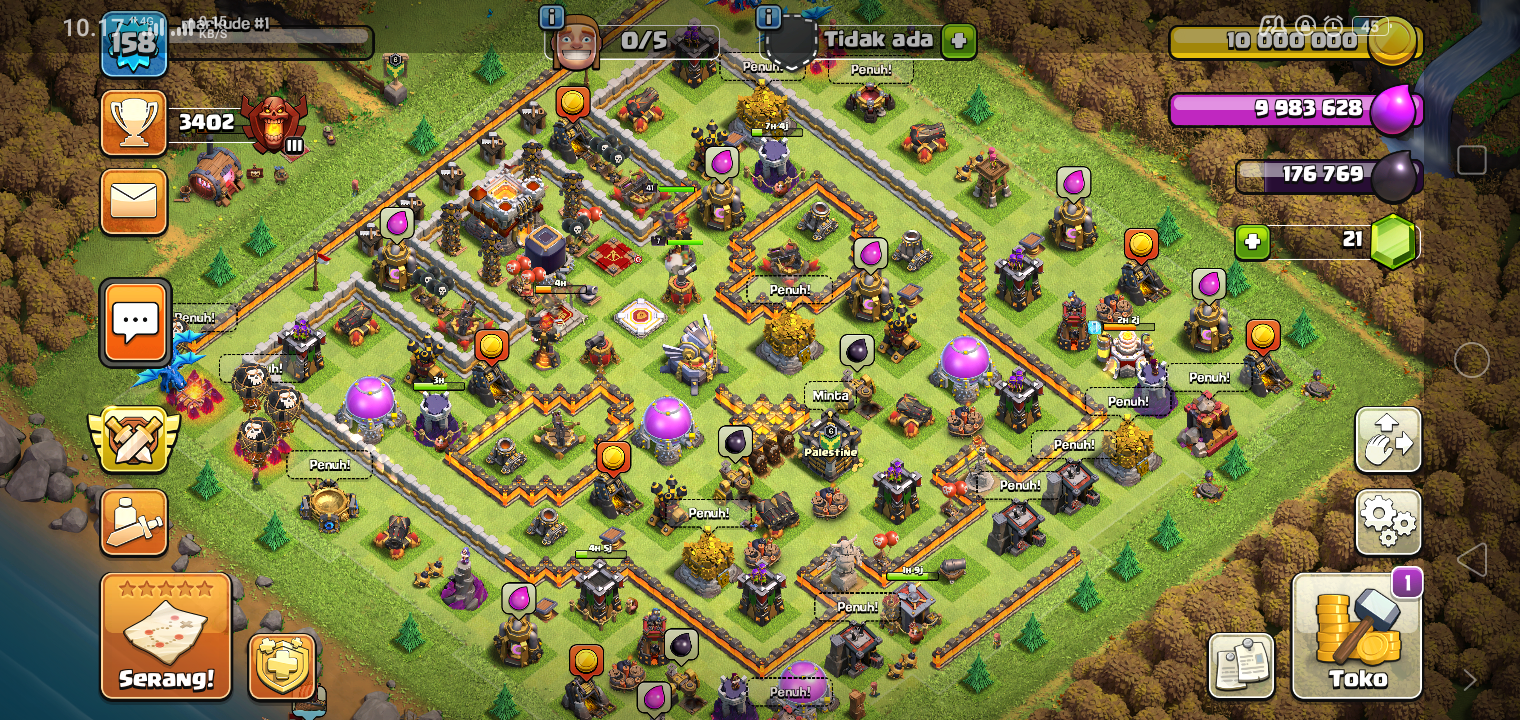Show builder info via the builder's i icon
This screenshot has height=720, width=1520.
coord(551,17)
